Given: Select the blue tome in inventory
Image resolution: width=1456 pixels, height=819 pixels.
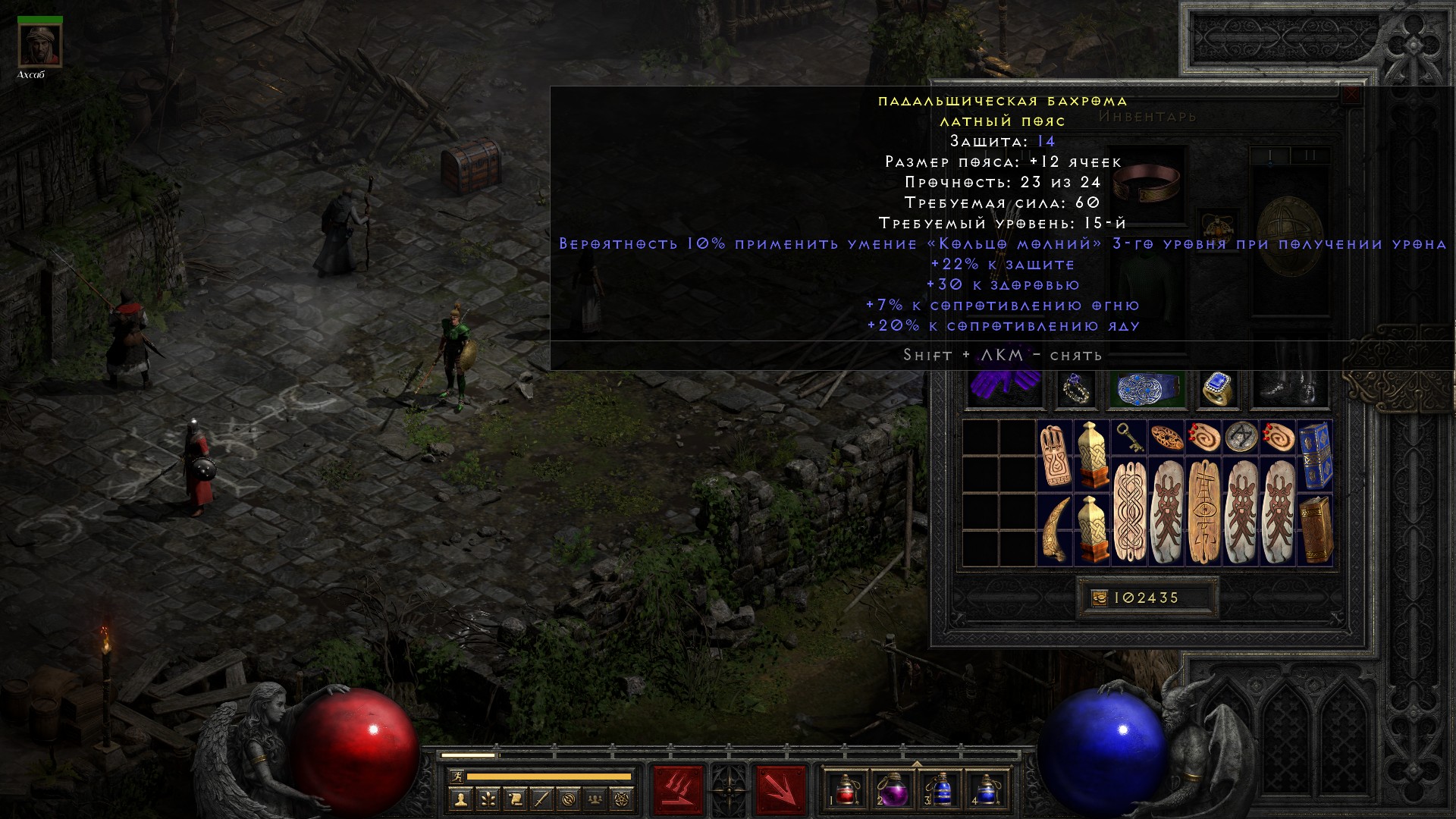Looking at the screenshot, I should point(1315,455).
